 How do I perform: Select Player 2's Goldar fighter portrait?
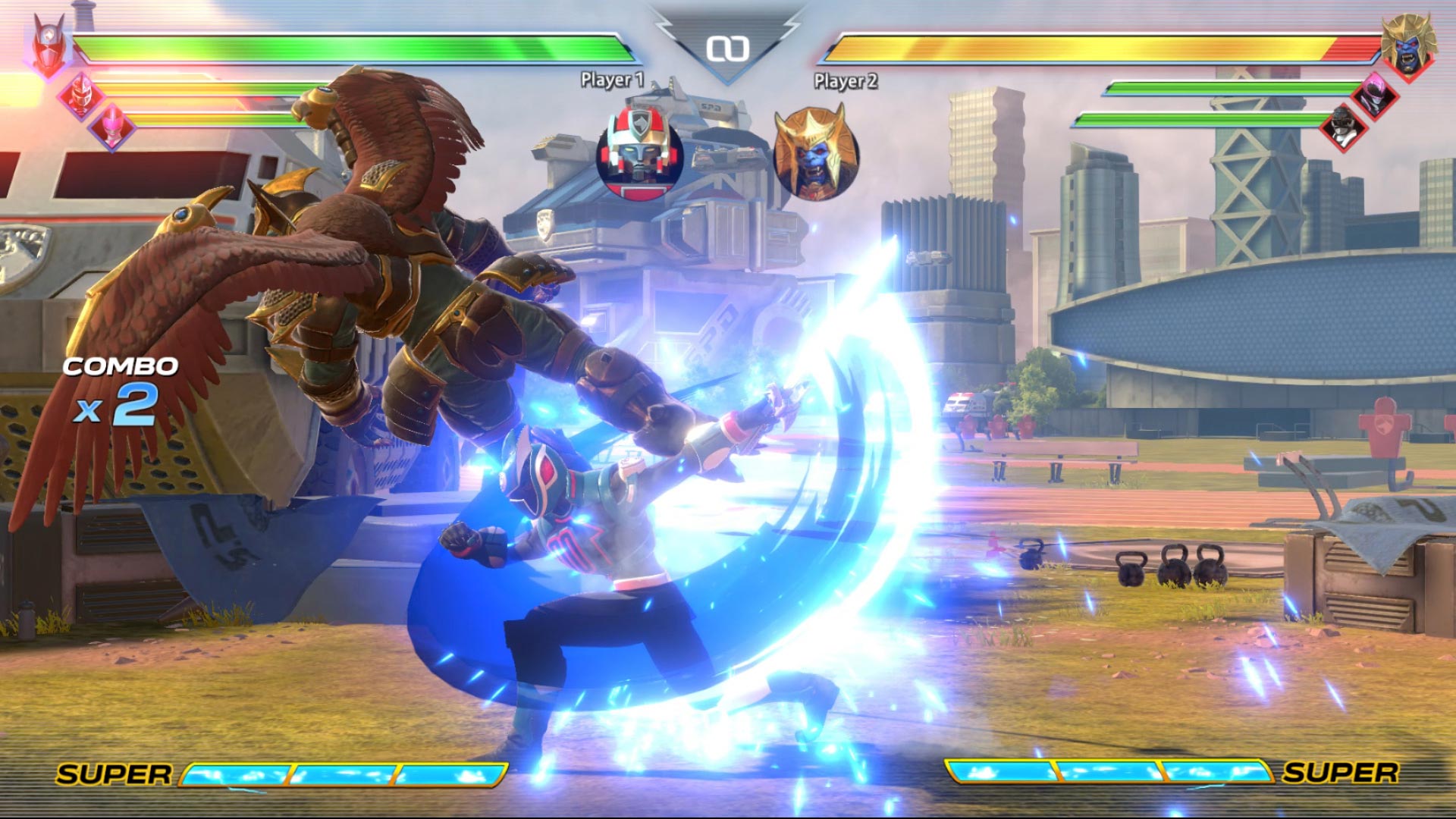coord(1408,45)
